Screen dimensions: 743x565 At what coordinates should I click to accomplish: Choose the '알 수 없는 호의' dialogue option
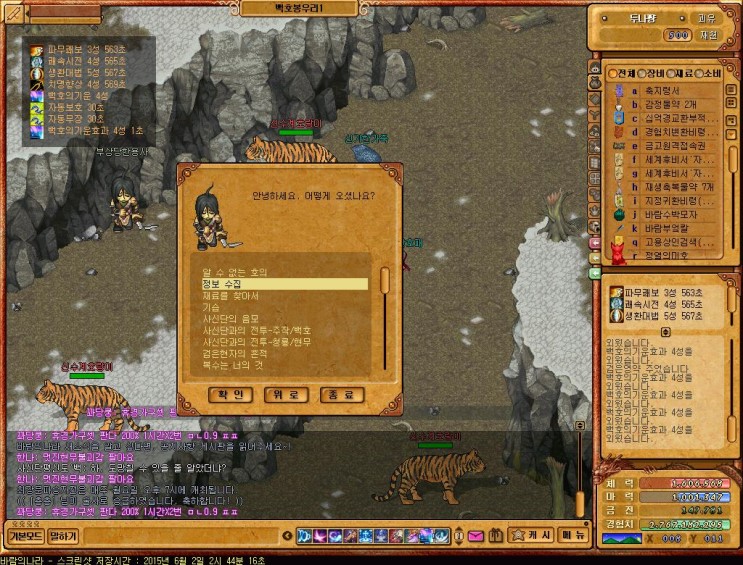[235, 271]
